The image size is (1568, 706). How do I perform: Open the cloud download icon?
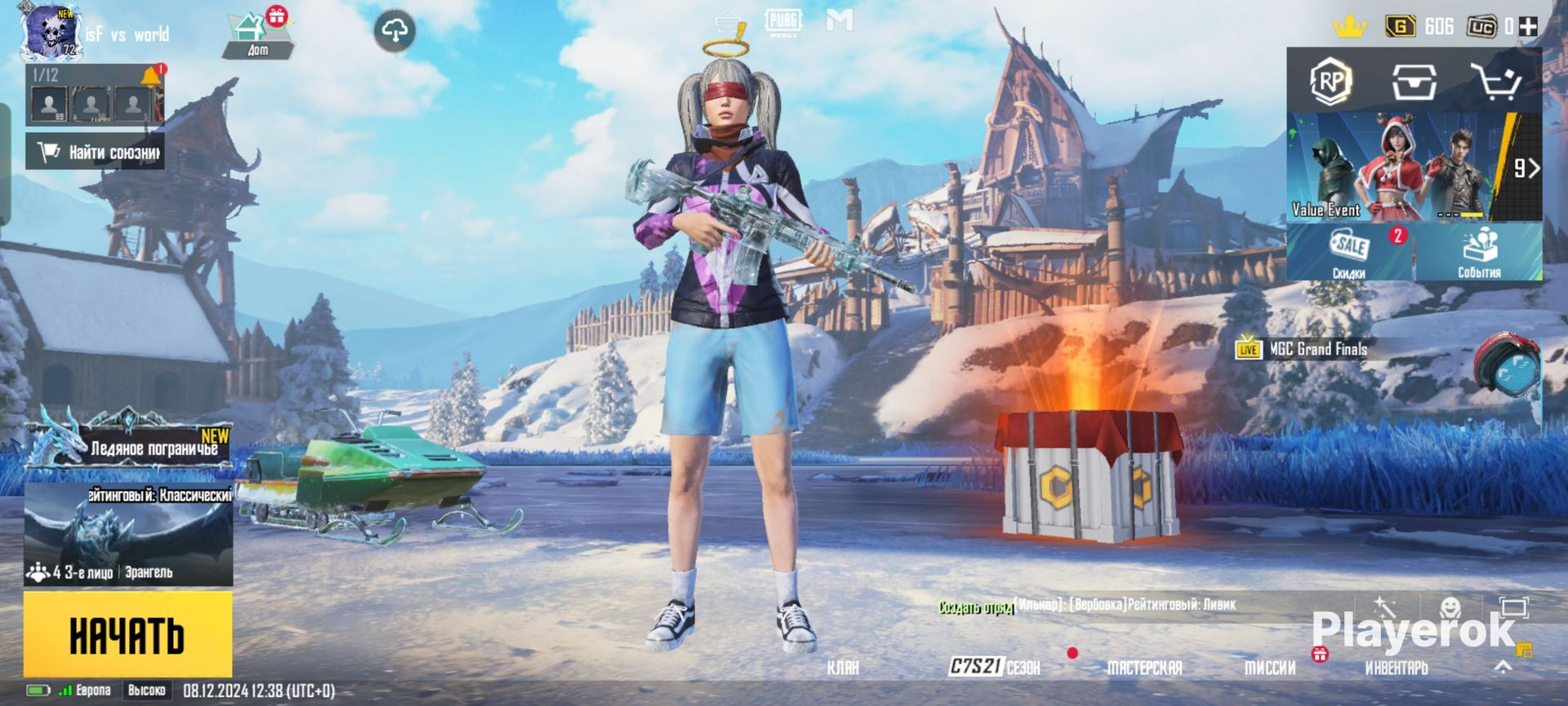[394, 32]
